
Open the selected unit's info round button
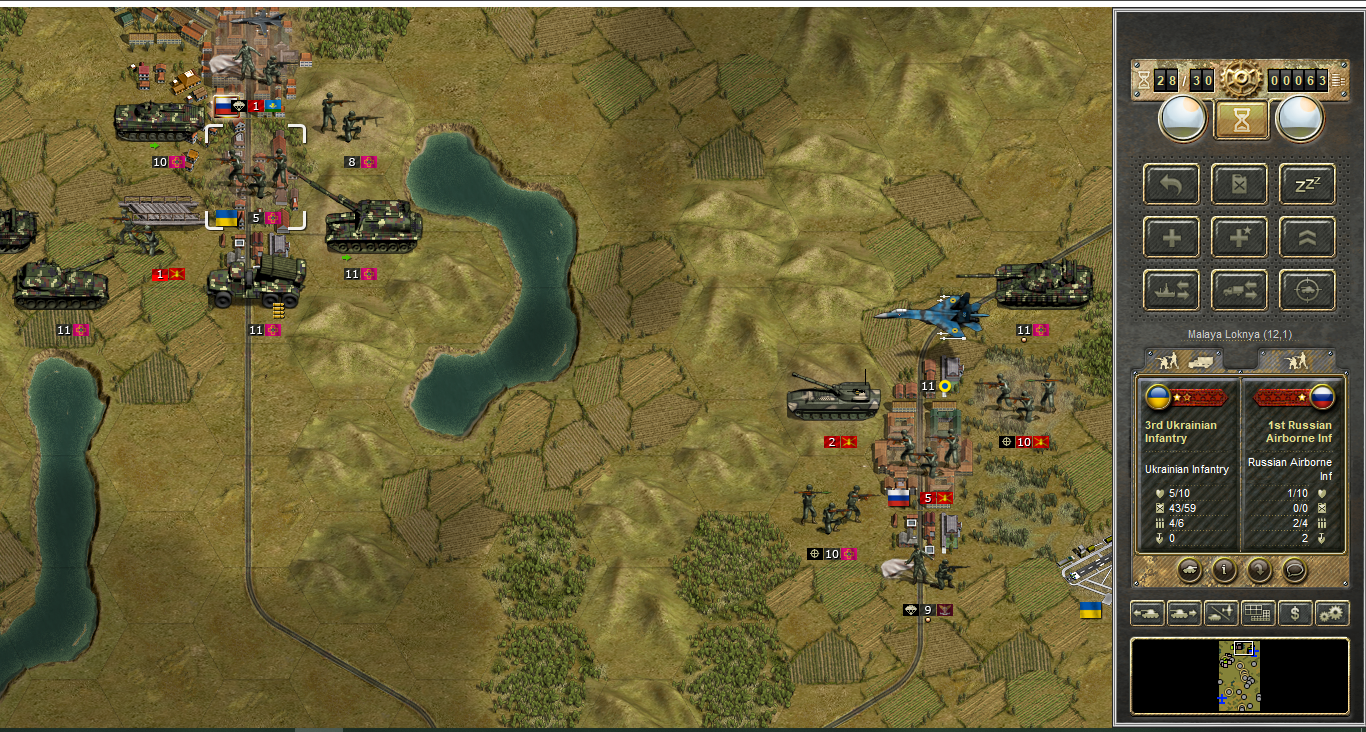[x=1223, y=570]
